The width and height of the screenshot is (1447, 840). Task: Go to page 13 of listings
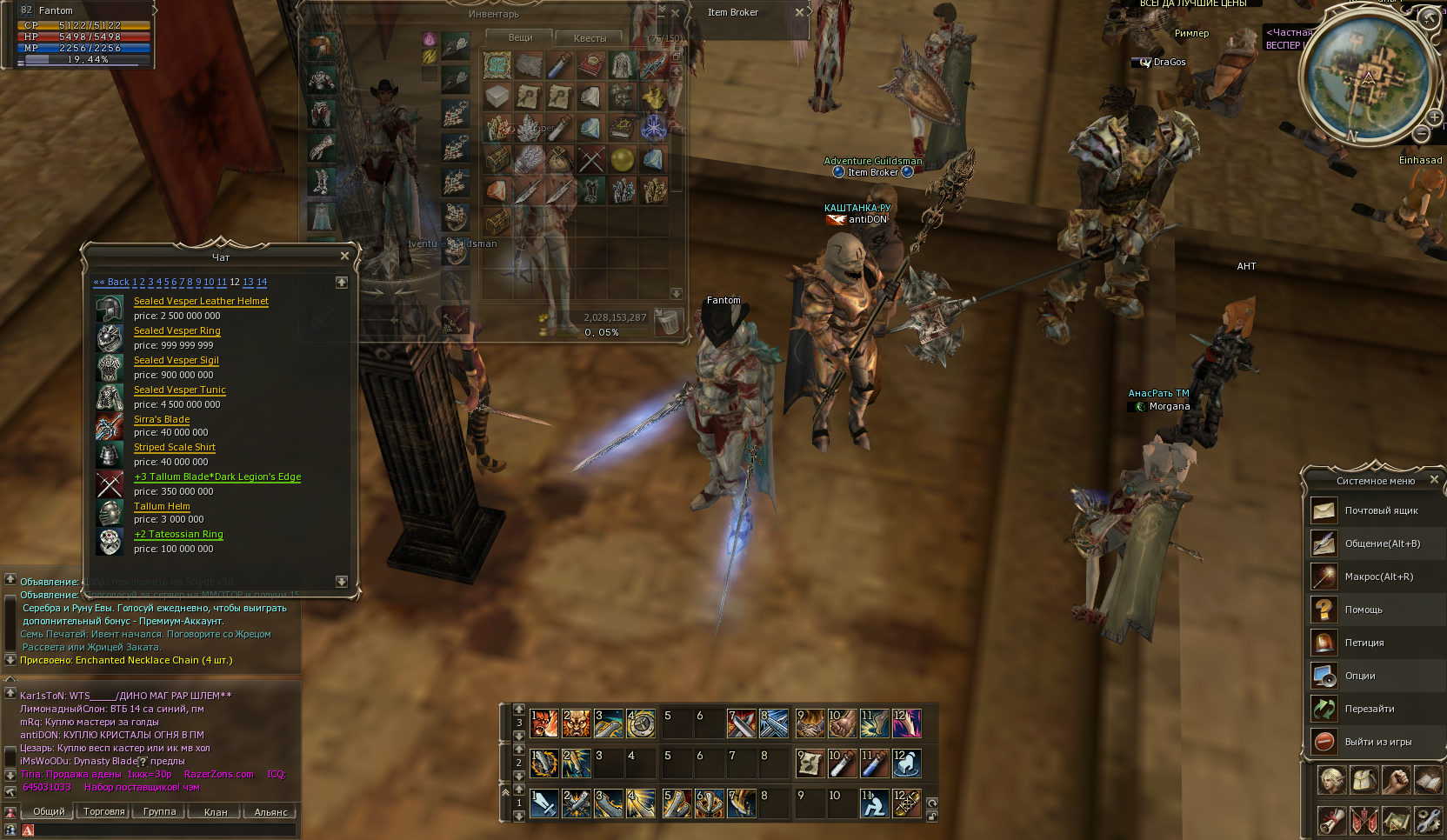(248, 282)
